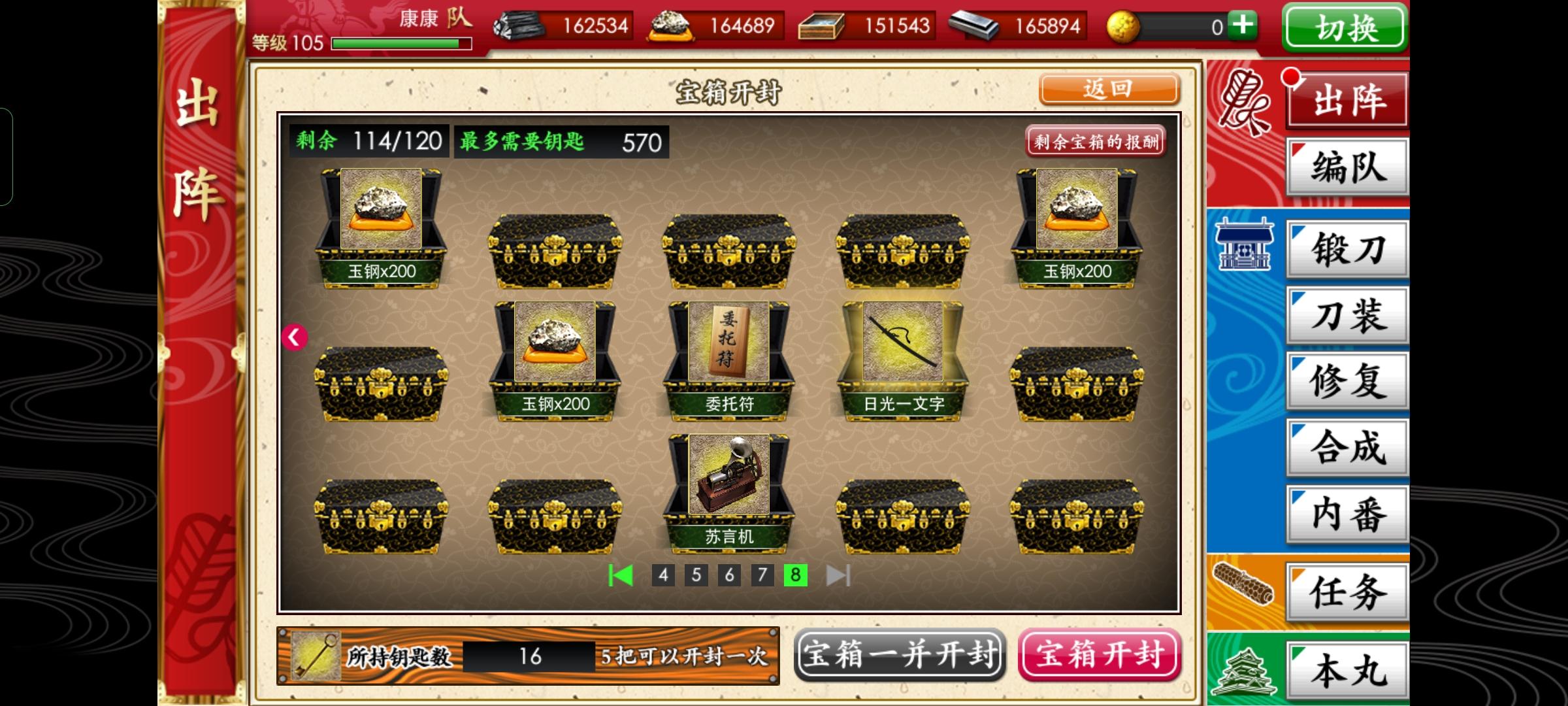Viewport: 1568px width, 706px height.
Task: Click 返回 to go back
Action: pyautogui.click(x=1109, y=89)
